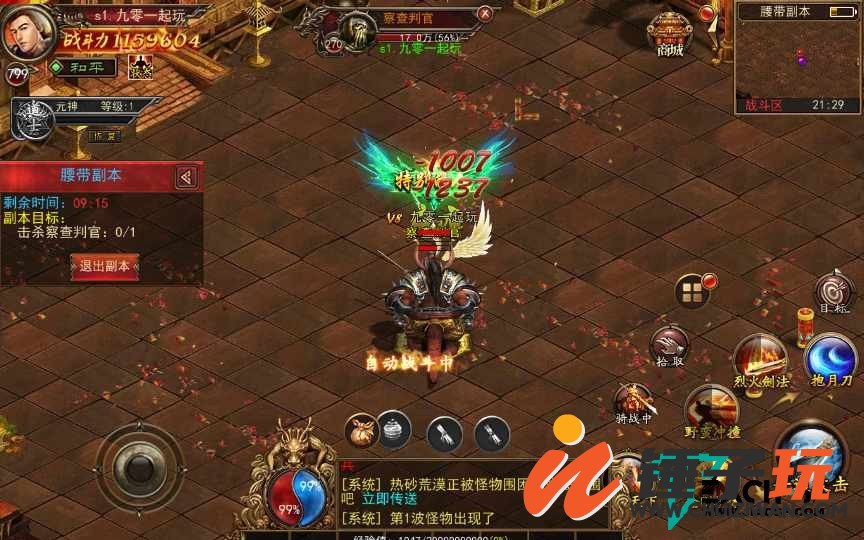The height and width of the screenshot is (540, 864).
Task: Select a target with 目标 button
Action: coord(834,292)
